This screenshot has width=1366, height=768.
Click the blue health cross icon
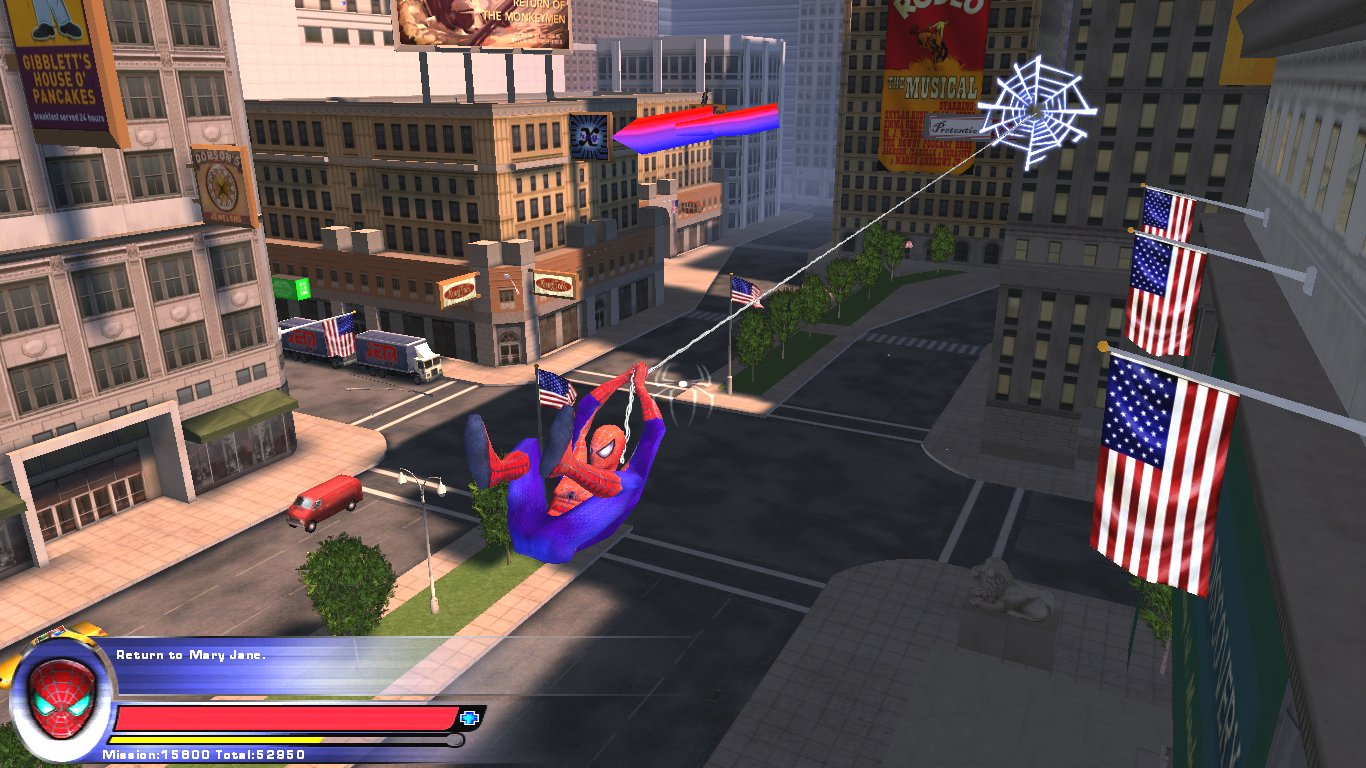[469, 717]
